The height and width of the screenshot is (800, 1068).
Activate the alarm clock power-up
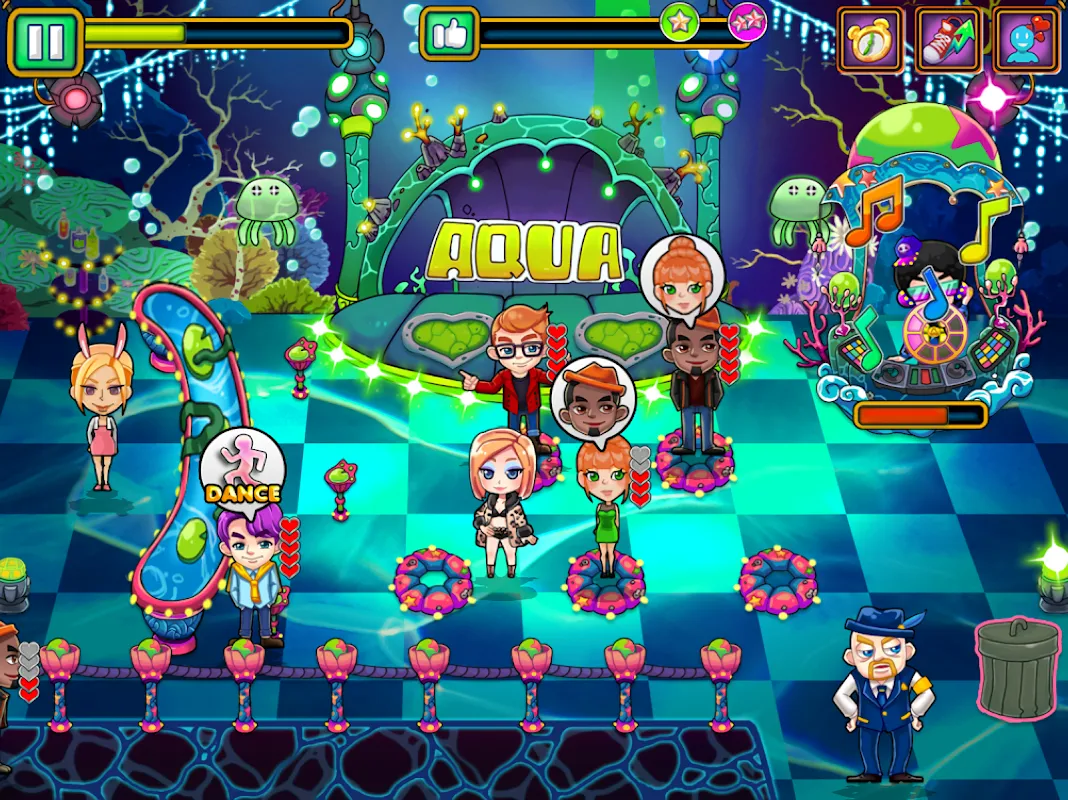(x=870, y=41)
